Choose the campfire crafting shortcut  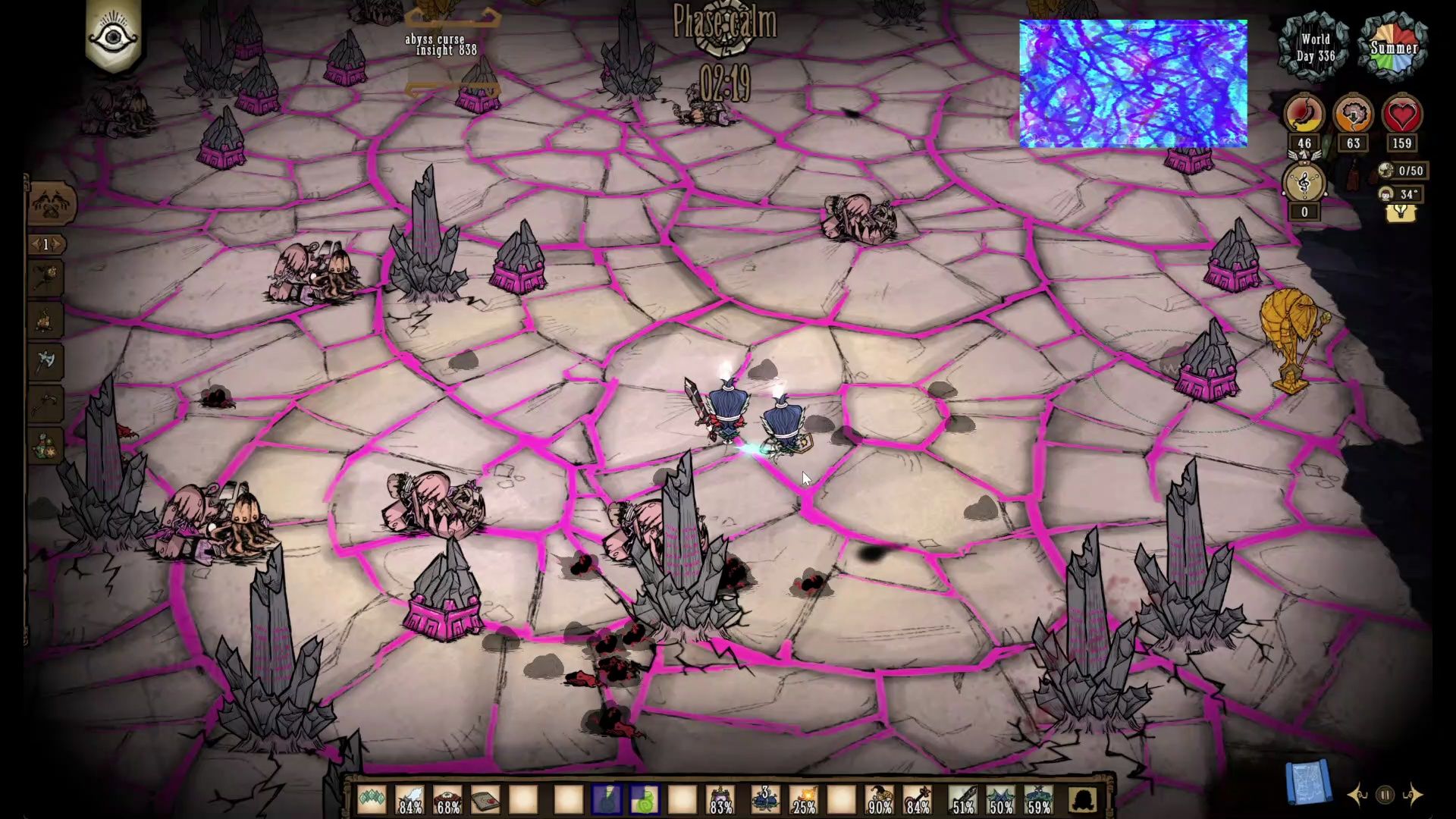[46, 319]
